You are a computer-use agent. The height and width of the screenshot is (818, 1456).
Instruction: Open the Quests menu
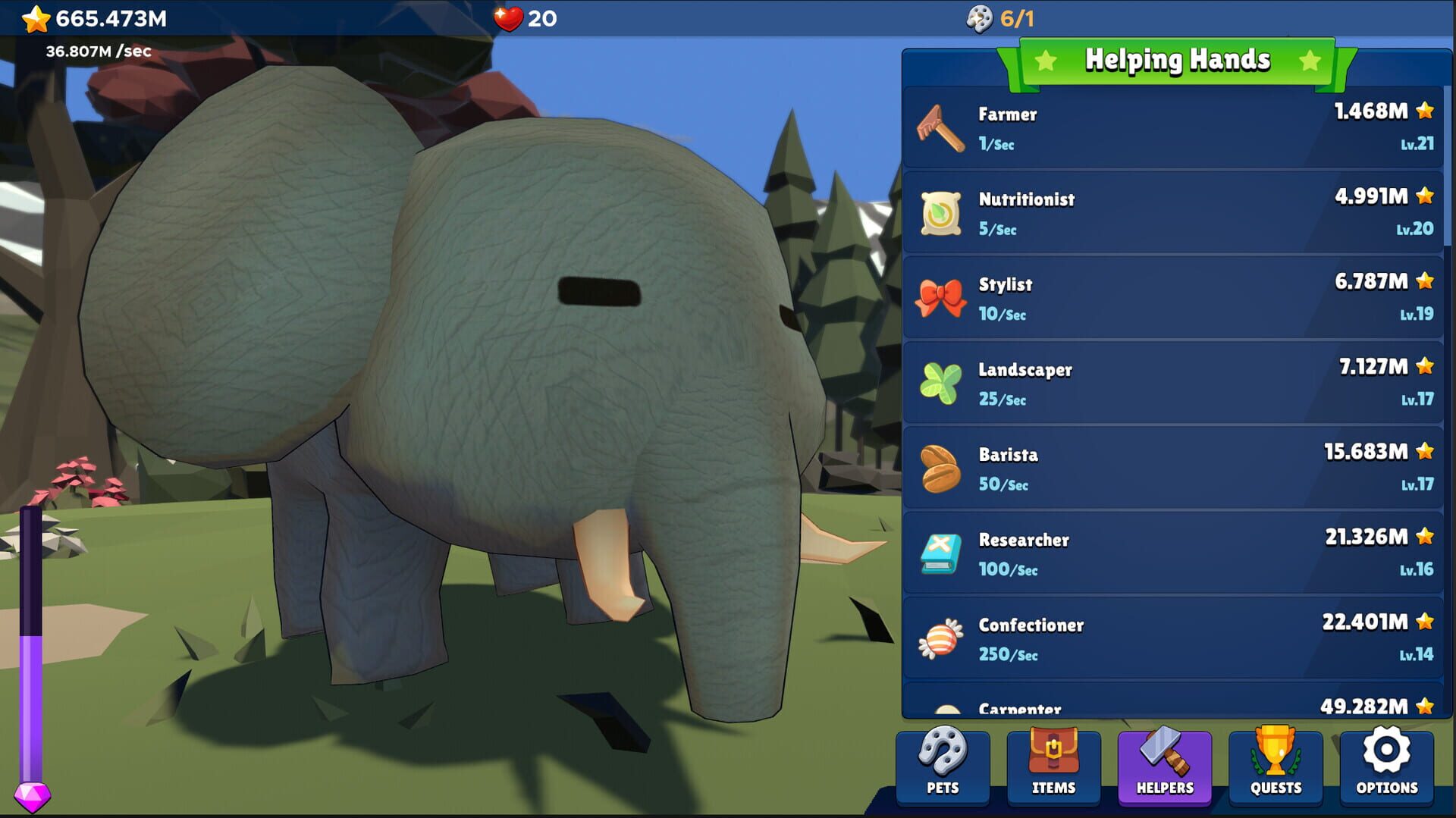coord(1275,768)
